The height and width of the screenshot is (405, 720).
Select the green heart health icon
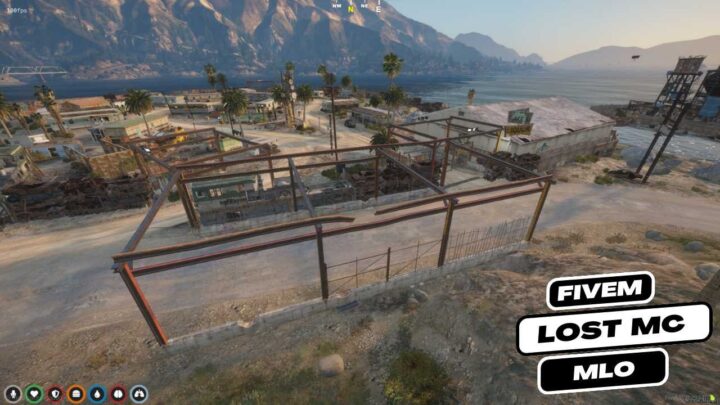pyautogui.click(x=34, y=394)
